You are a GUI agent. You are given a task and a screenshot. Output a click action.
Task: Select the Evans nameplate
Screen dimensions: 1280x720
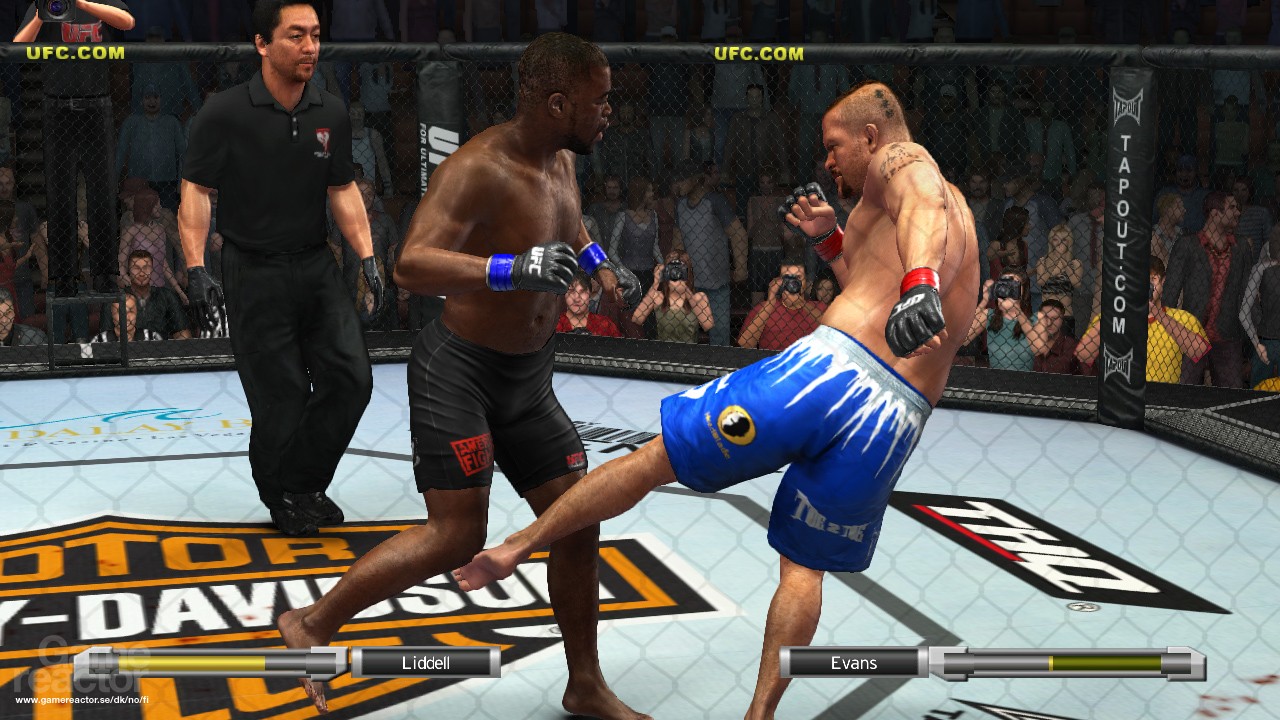[855, 662]
